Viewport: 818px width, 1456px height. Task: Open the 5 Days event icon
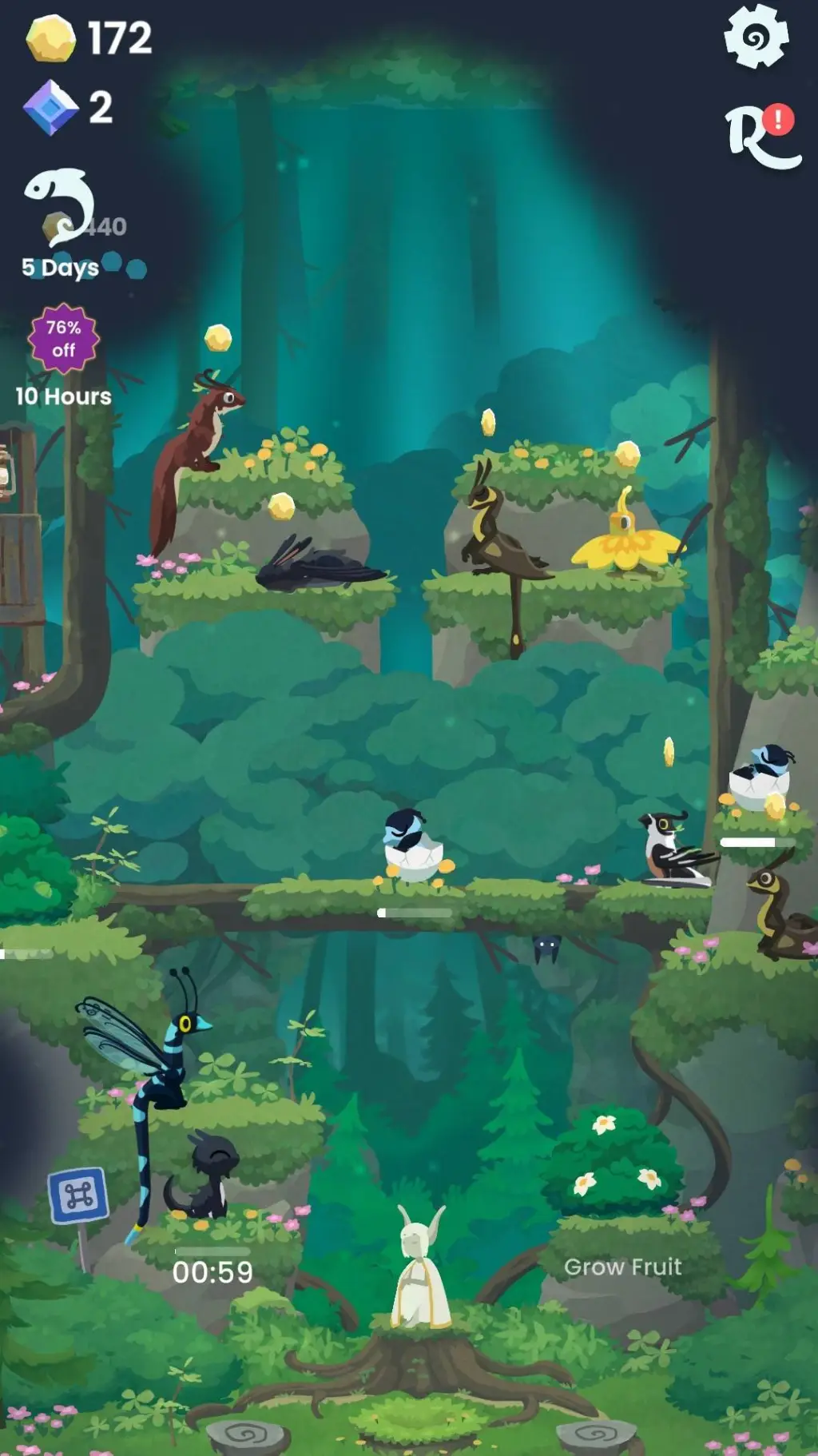tap(61, 208)
